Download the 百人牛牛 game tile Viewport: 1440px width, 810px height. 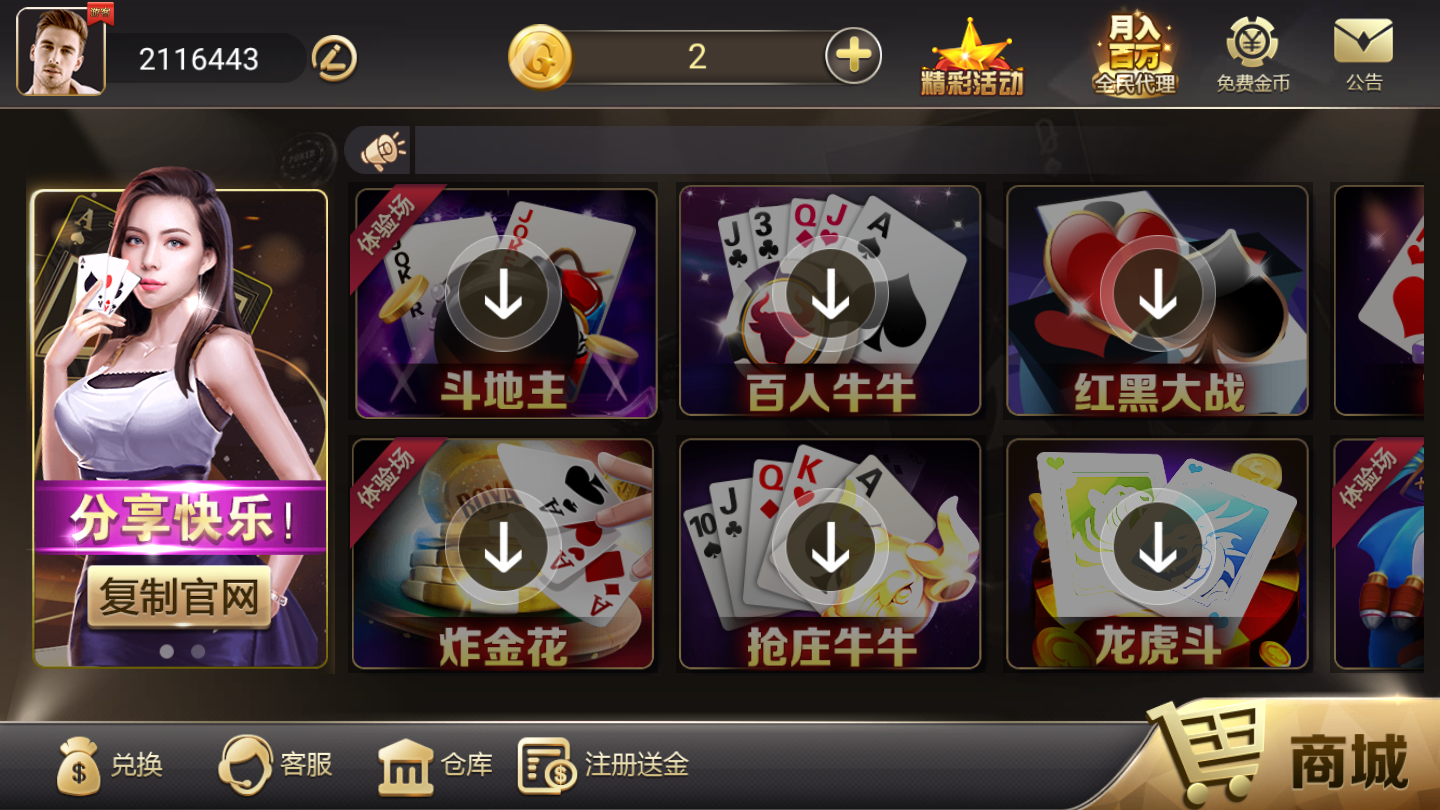tap(828, 295)
